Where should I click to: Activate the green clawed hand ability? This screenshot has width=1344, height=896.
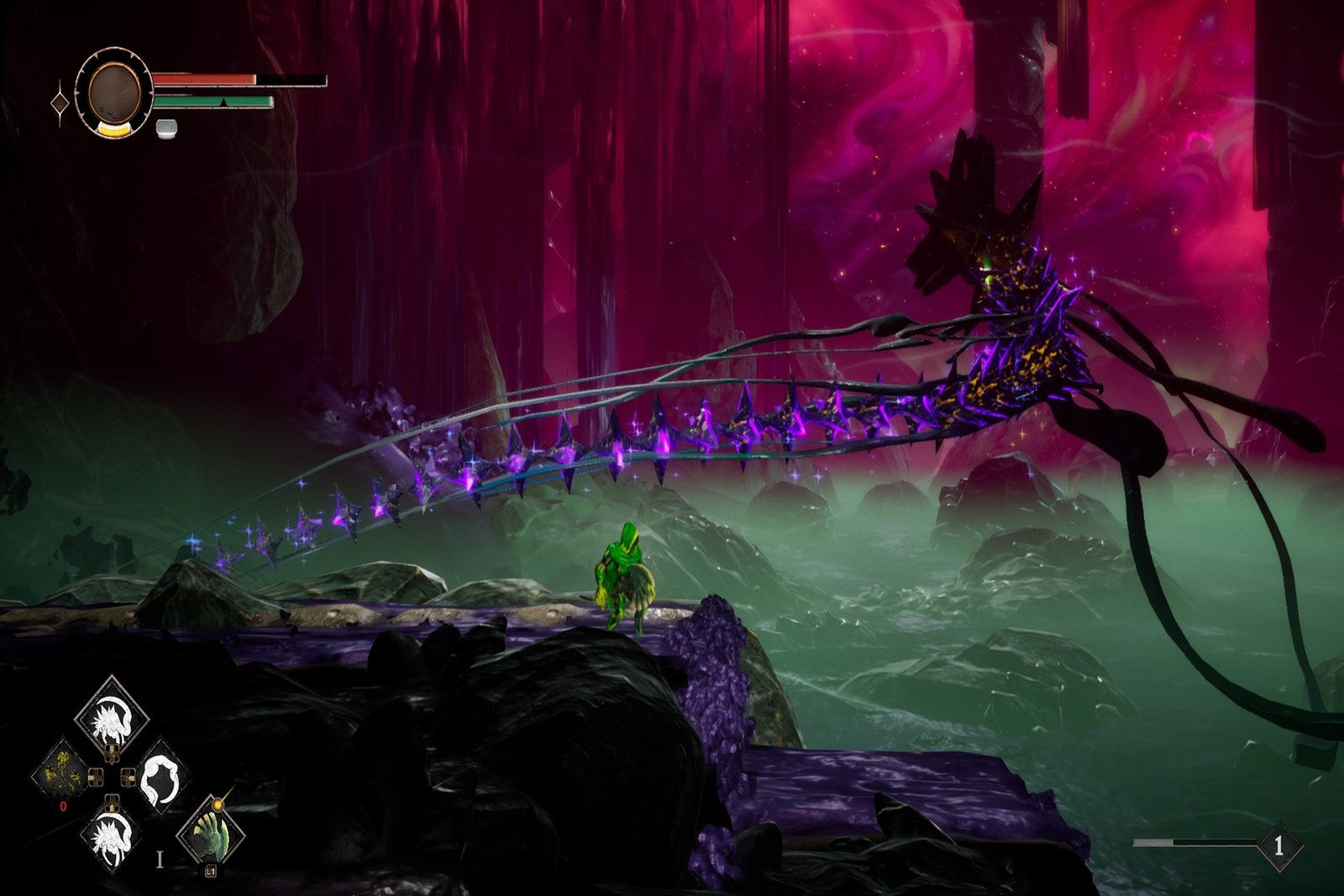coord(210,833)
